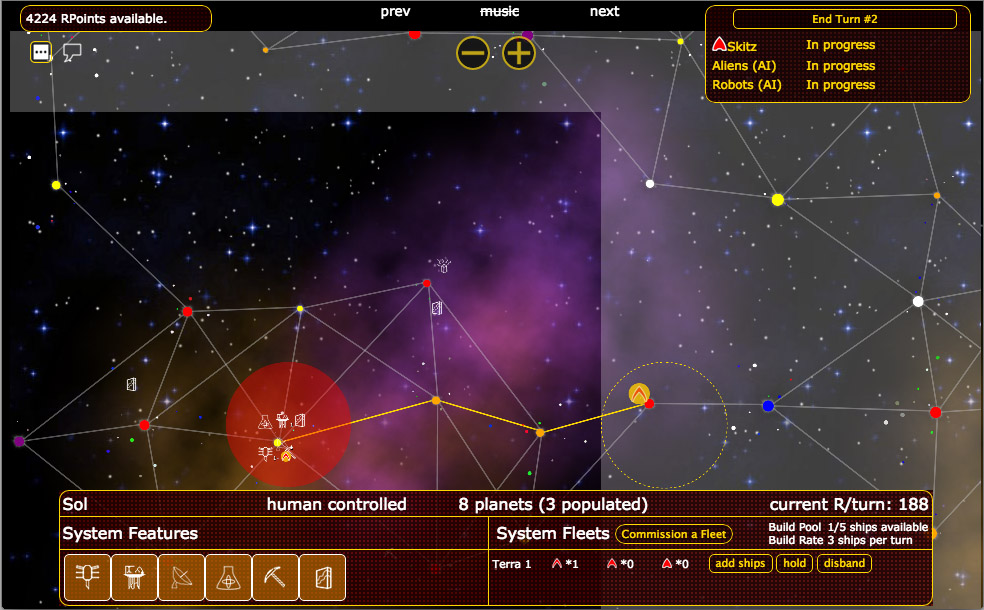Select the satellite dish system feature
The height and width of the screenshot is (610, 984).
tap(181, 577)
